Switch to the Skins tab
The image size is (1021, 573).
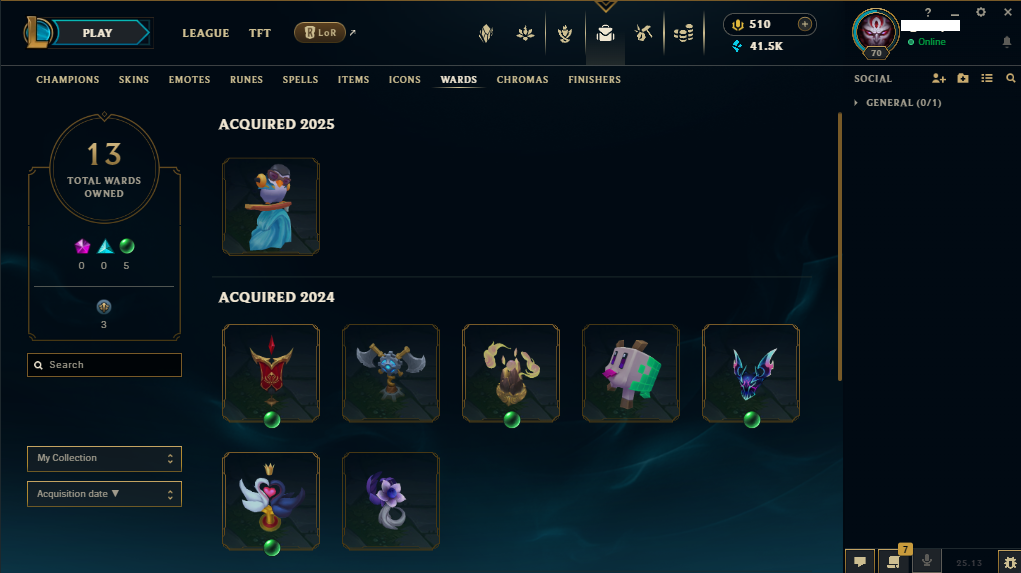pos(134,80)
